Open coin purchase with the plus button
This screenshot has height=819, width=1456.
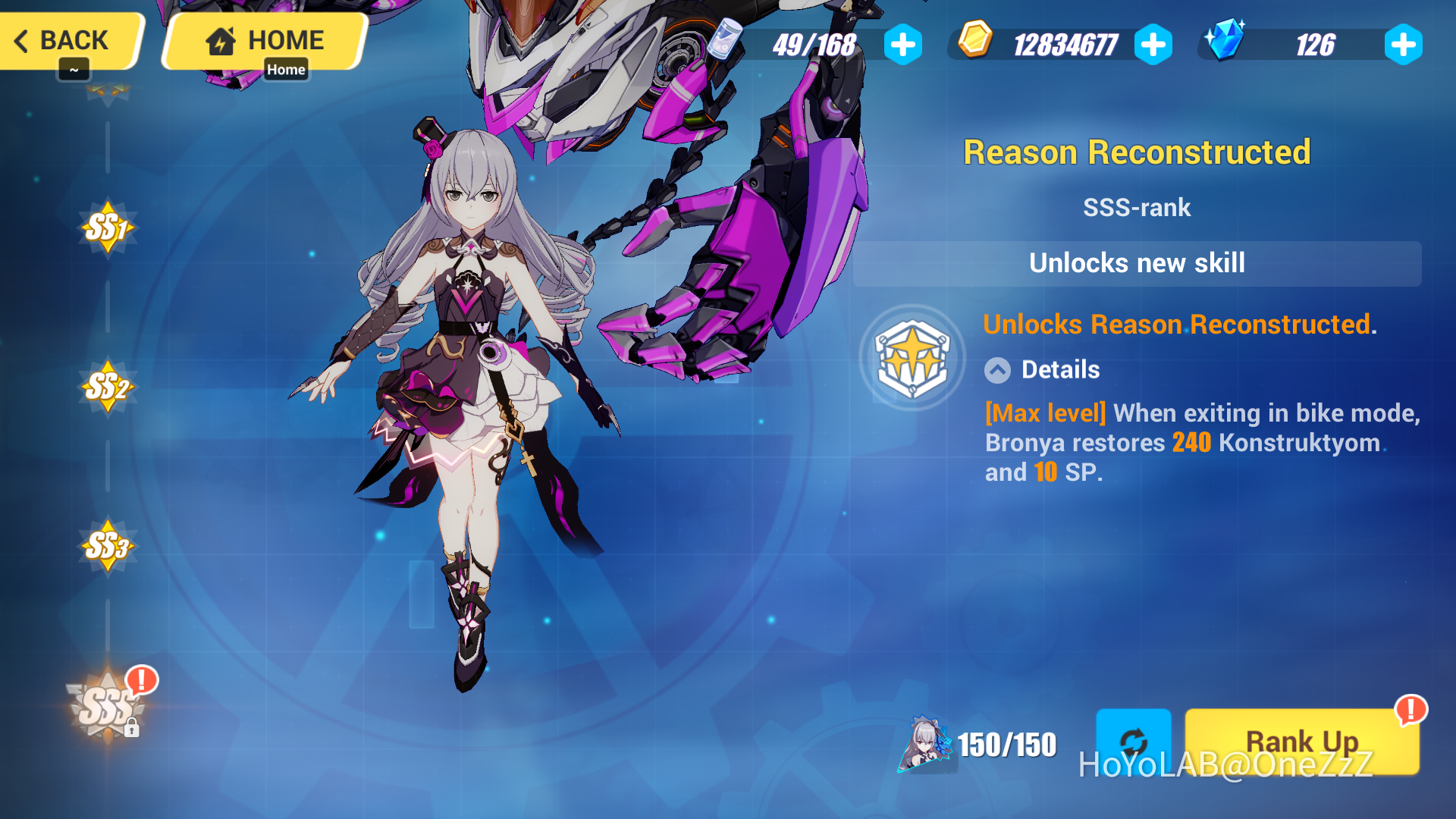[x=1153, y=44]
